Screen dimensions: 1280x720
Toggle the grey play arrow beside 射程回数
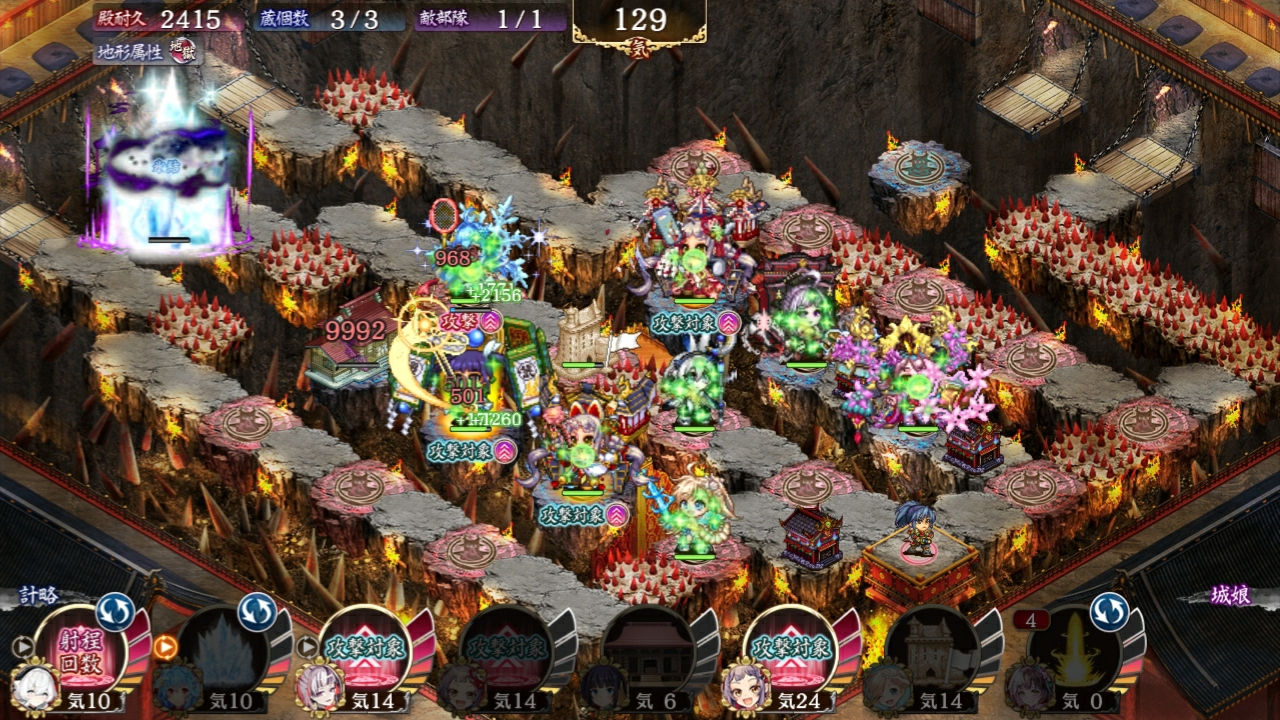click(22, 647)
